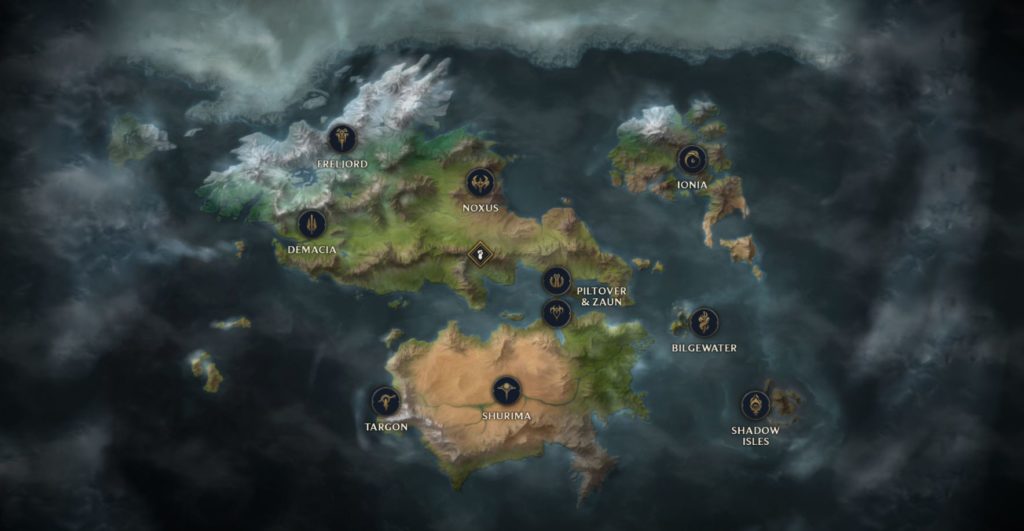This screenshot has width=1024, height=531.
Task: Choose the Noxus region marker
Action: [480, 183]
